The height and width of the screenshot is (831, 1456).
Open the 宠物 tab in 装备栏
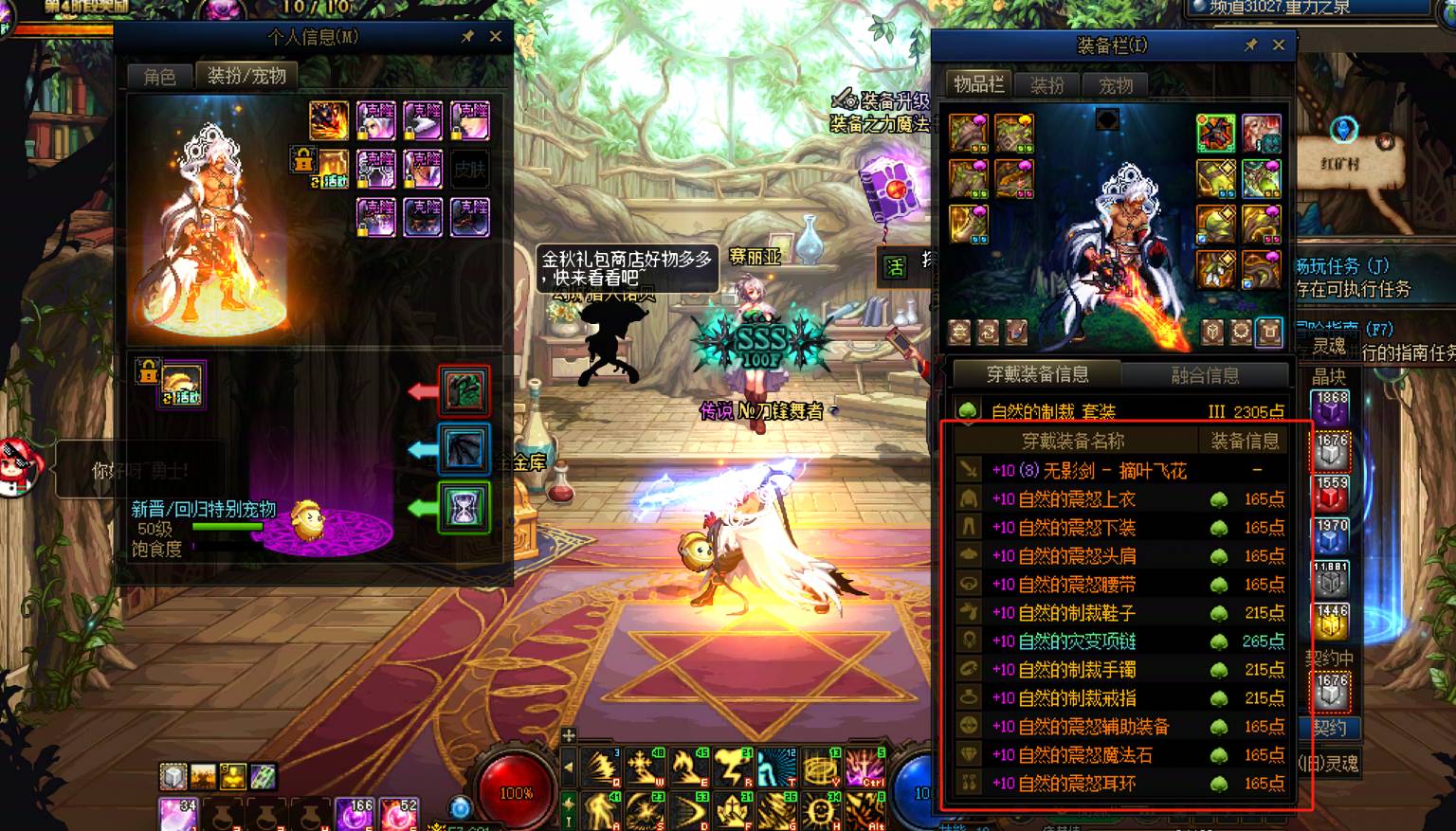pyautogui.click(x=1116, y=85)
